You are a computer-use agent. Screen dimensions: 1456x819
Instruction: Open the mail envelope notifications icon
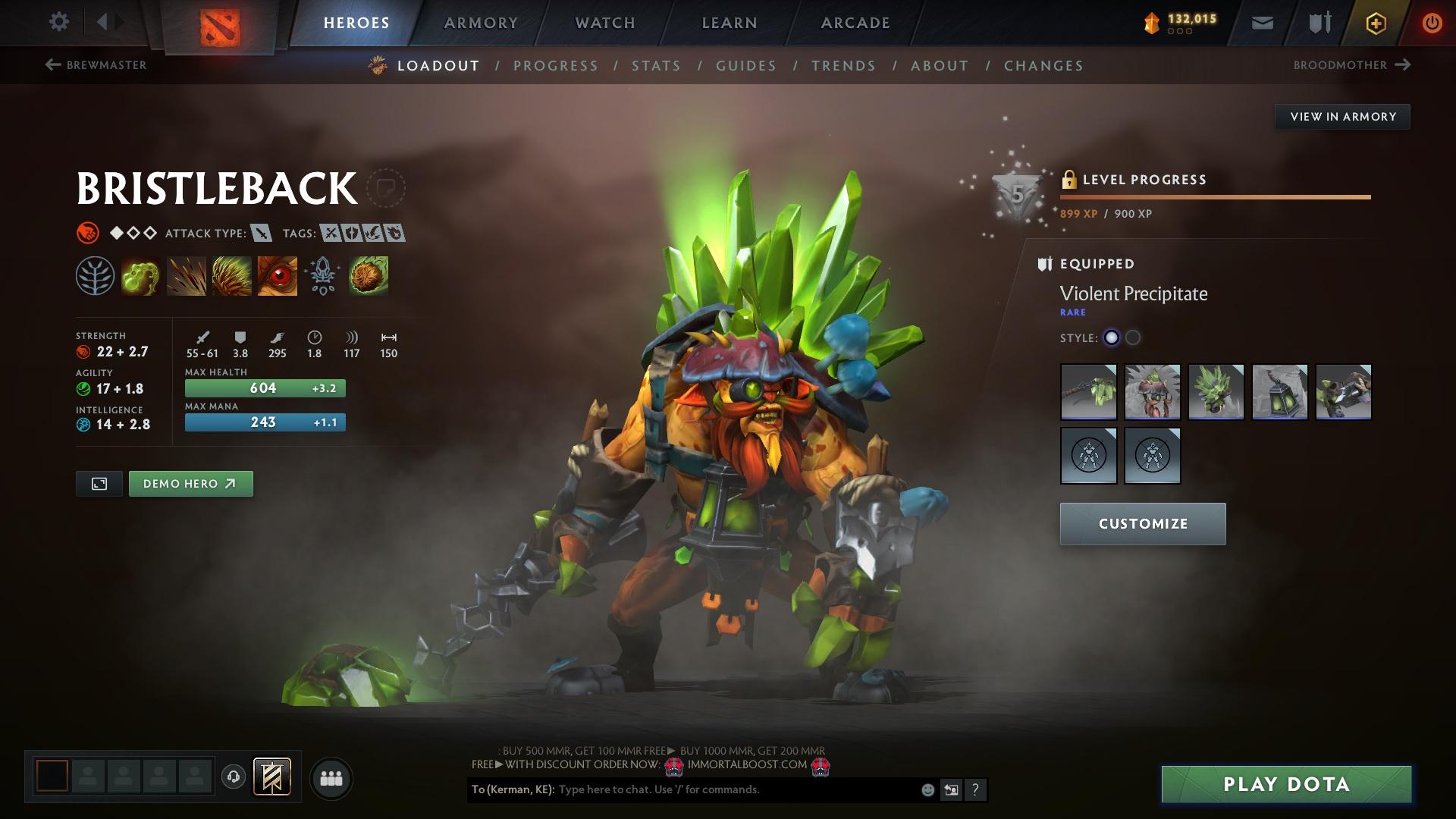click(1262, 23)
